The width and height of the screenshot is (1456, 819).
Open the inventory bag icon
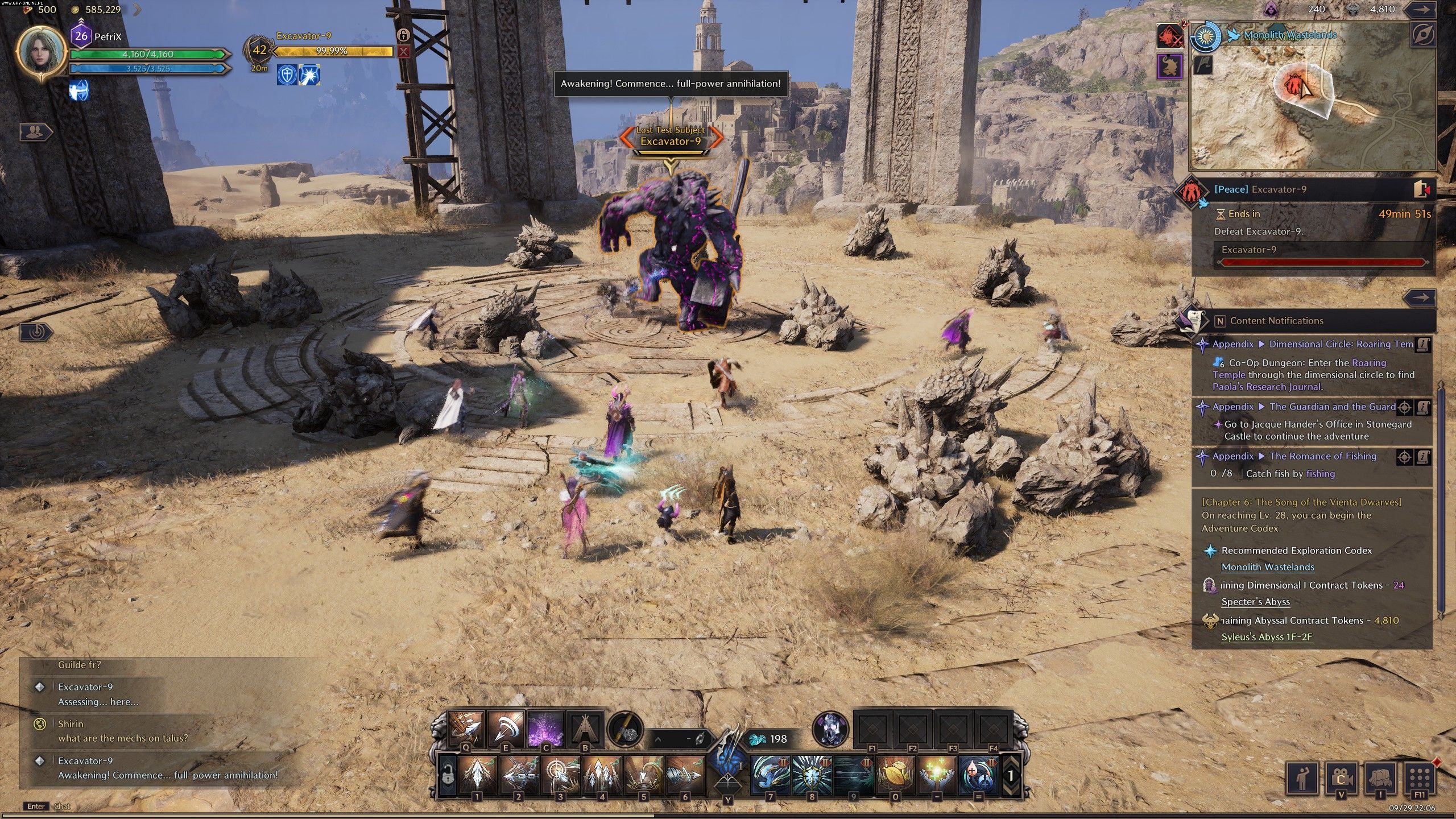click(1381, 777)
